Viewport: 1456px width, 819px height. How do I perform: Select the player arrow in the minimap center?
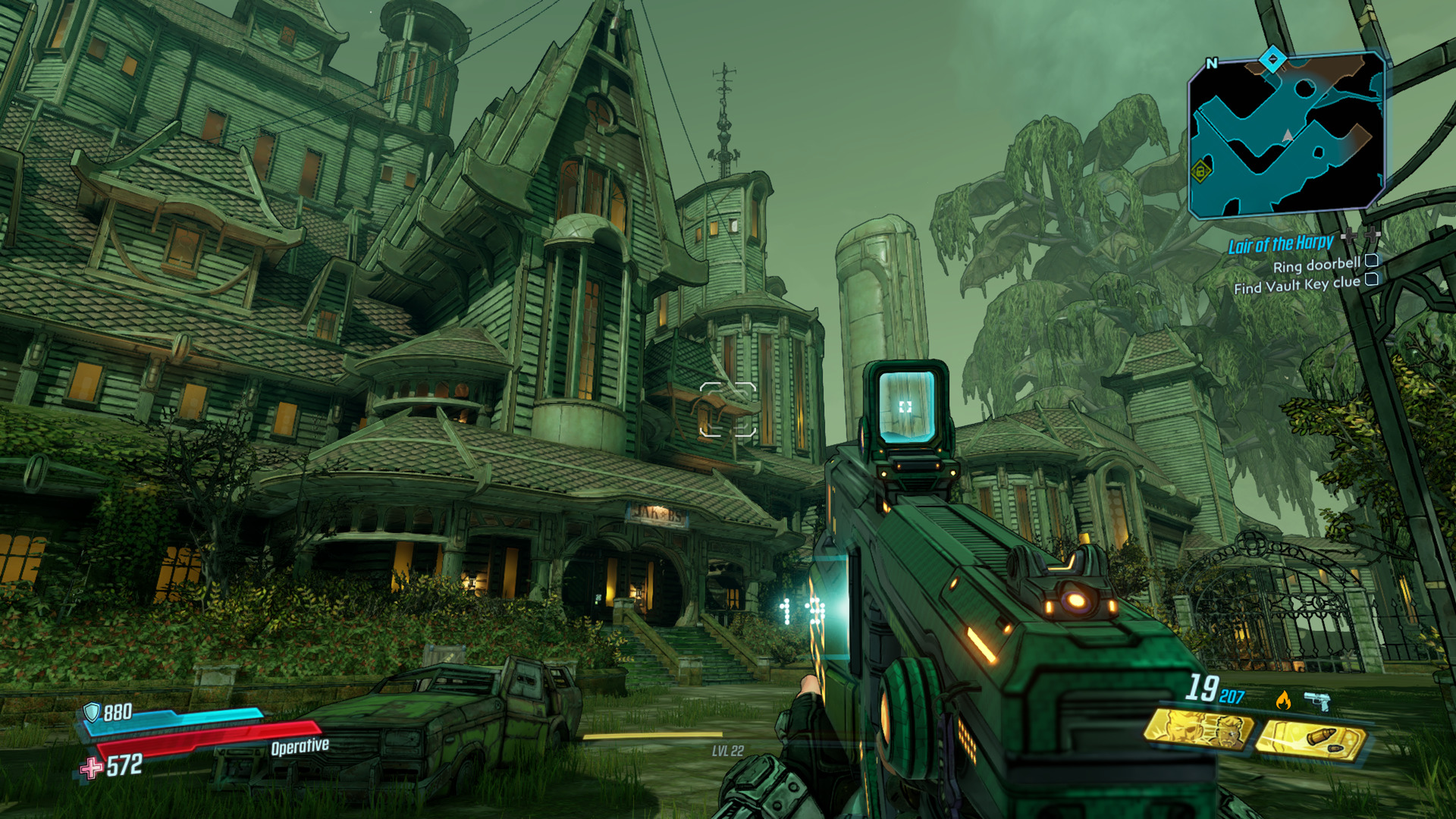[1287, 135]
